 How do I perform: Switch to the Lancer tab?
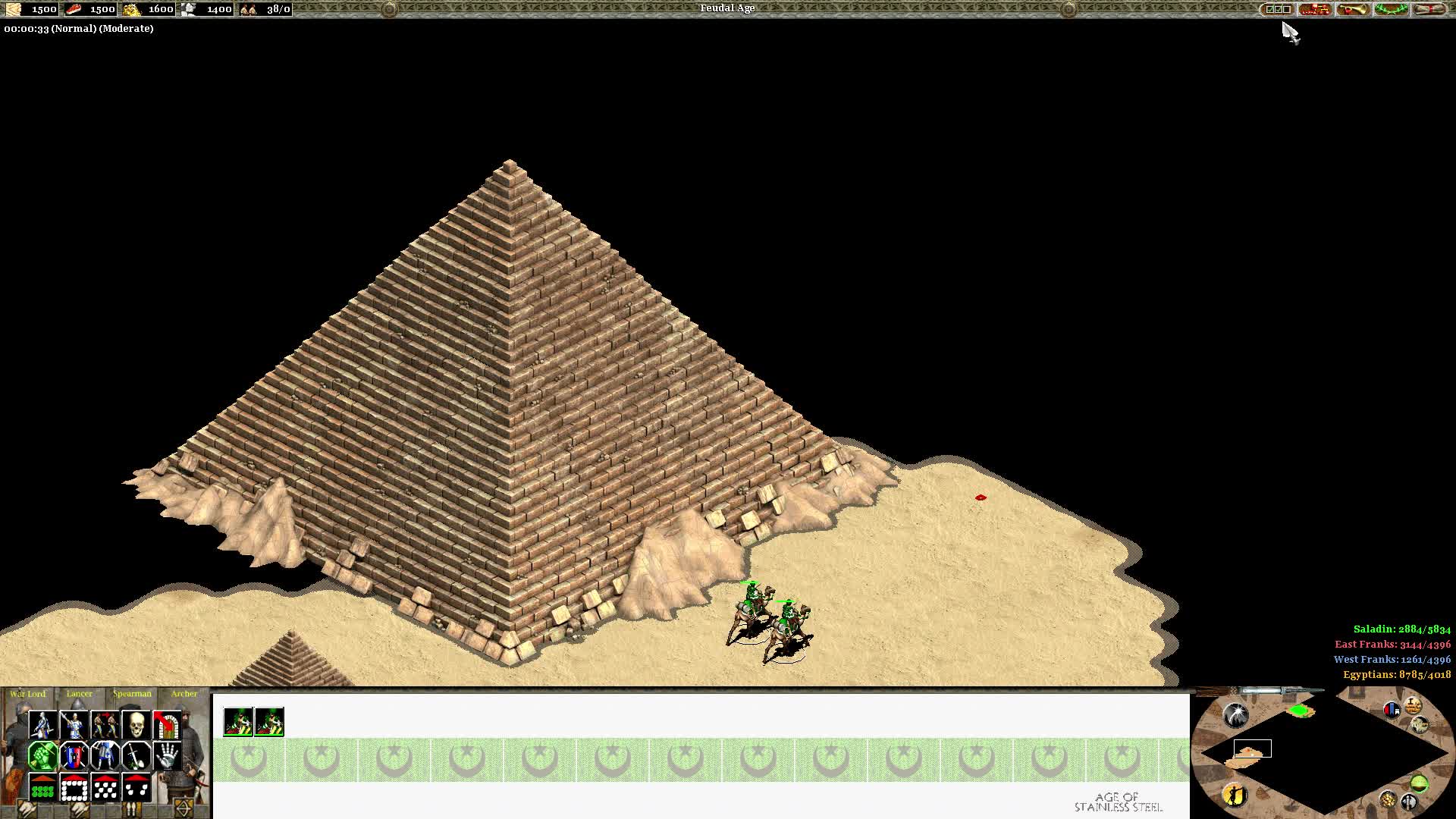pyautogui.click(x=79, y=694)
